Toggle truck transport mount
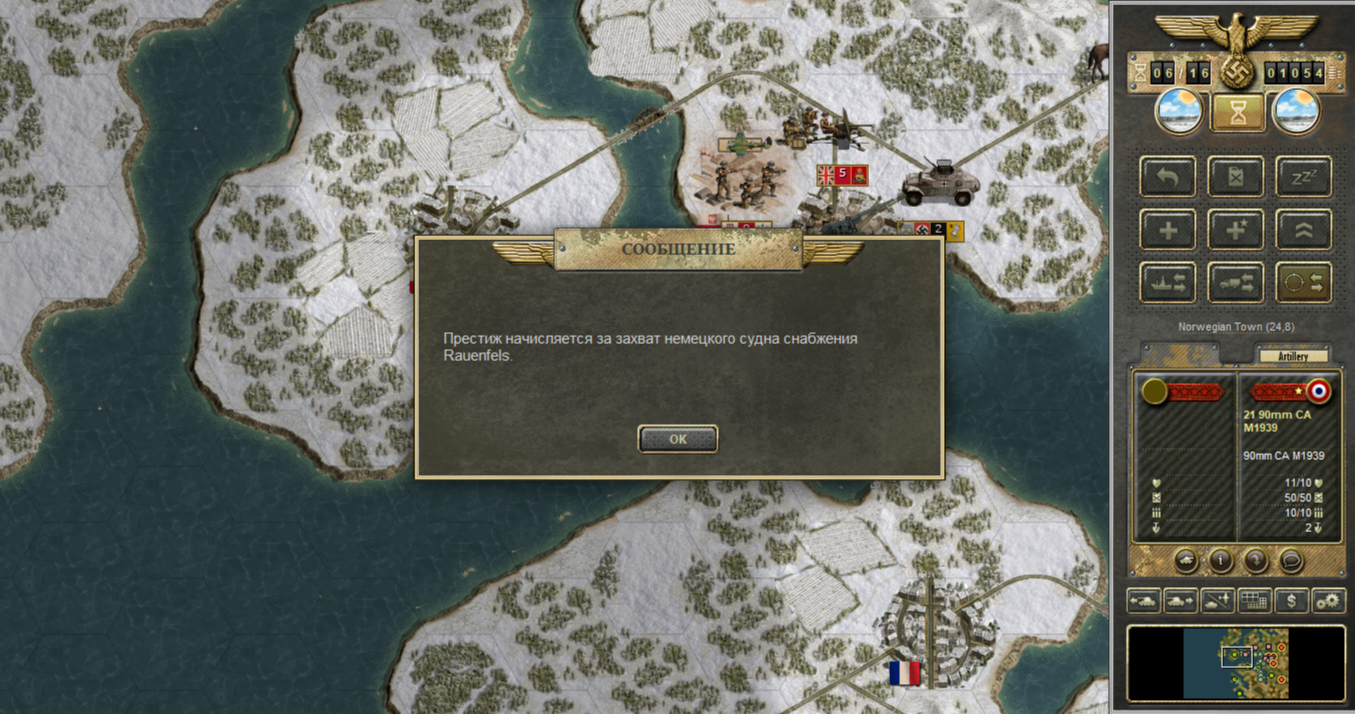Screen dimensions: 1355x714 click(x=1236, y=283)
